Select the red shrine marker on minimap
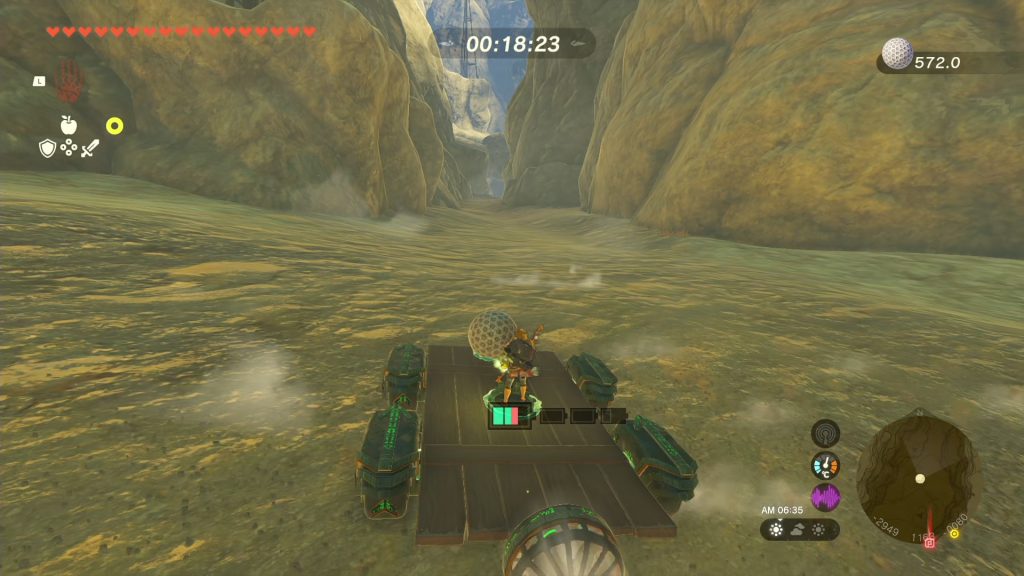This screenshot has width=1024, height=576. (929, 541)
